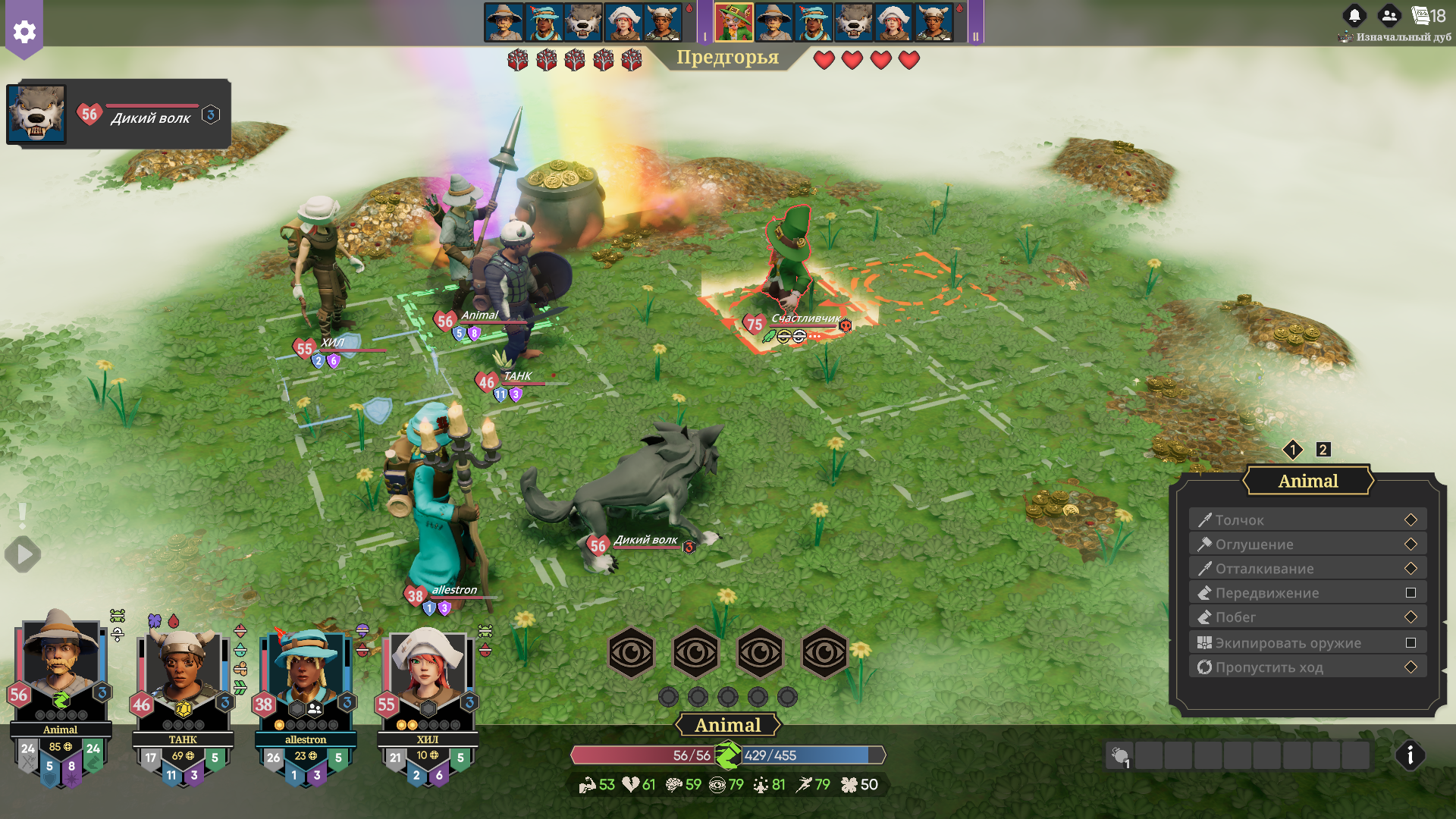Click the Дикий волк target portrait
The image size is (1456, 819).
36,114
